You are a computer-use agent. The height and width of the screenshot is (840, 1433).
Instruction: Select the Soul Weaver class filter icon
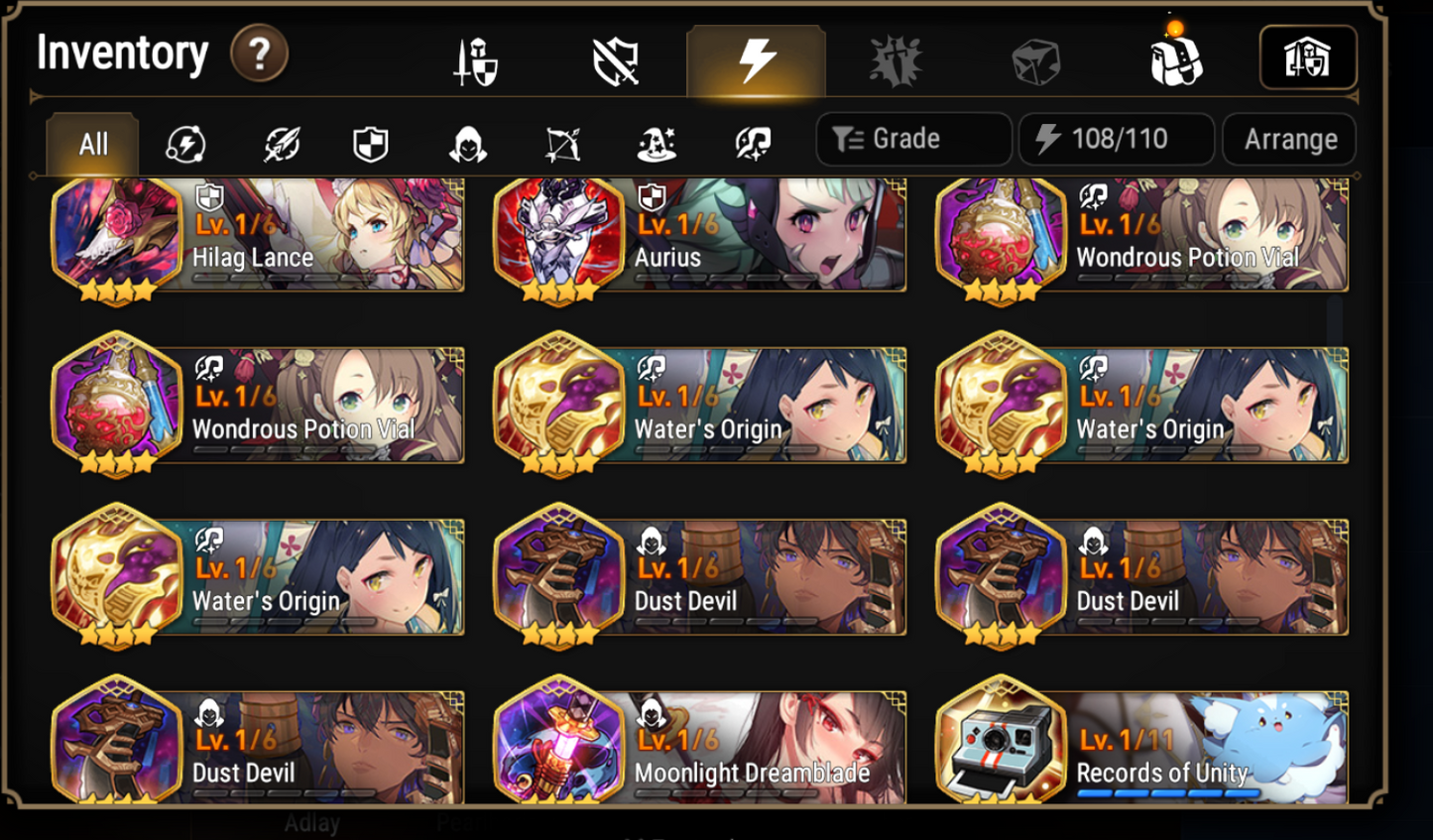[x=752, y=142]
